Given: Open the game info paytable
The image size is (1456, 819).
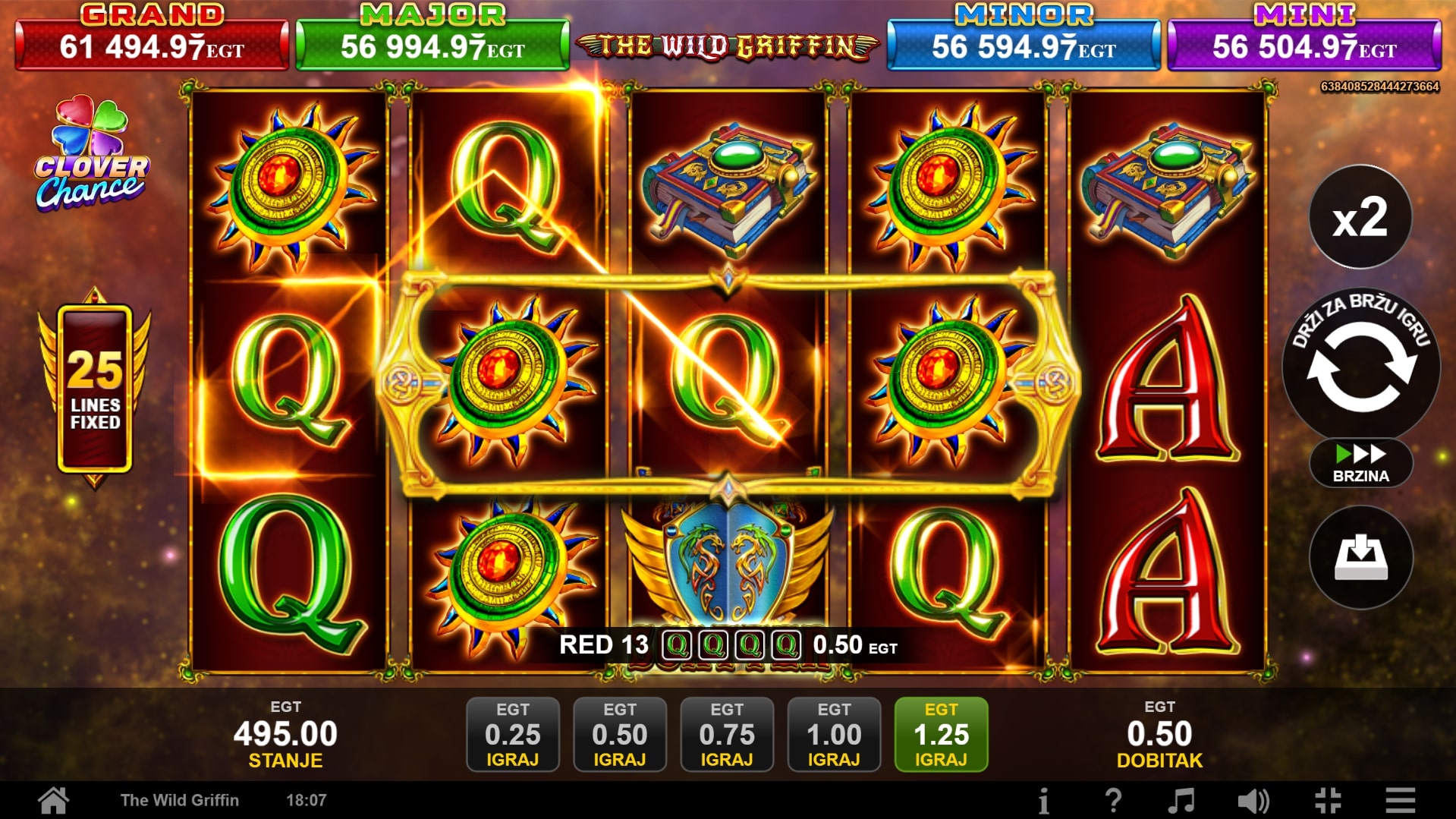Looking at the screenshot, I should click(1044, 800).
